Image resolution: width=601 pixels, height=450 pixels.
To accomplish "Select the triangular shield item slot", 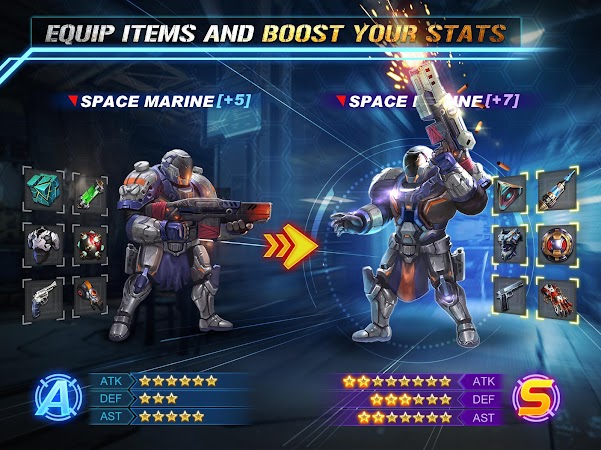I will coord(512,192).
